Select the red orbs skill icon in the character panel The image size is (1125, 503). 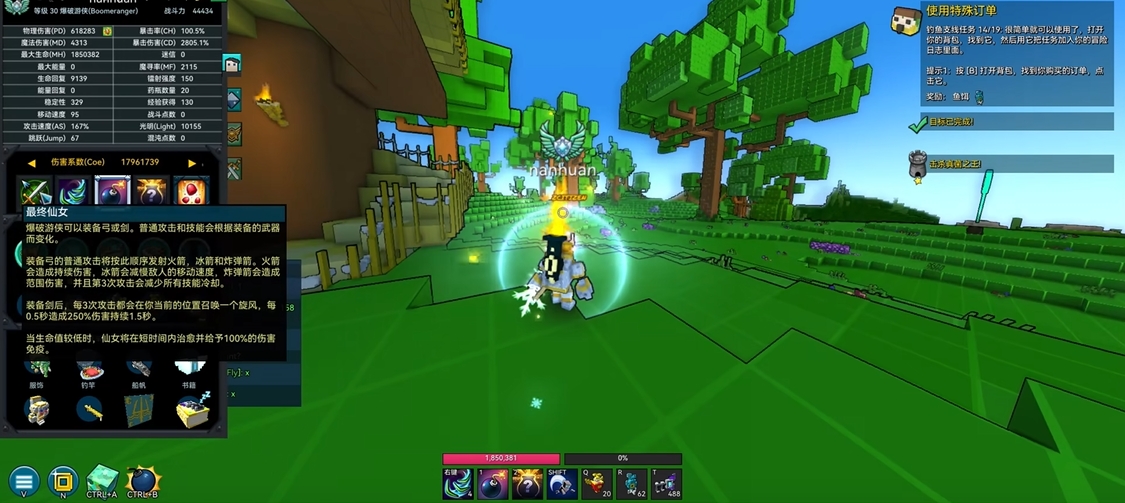pyautogui.click(x=190, y=191)
